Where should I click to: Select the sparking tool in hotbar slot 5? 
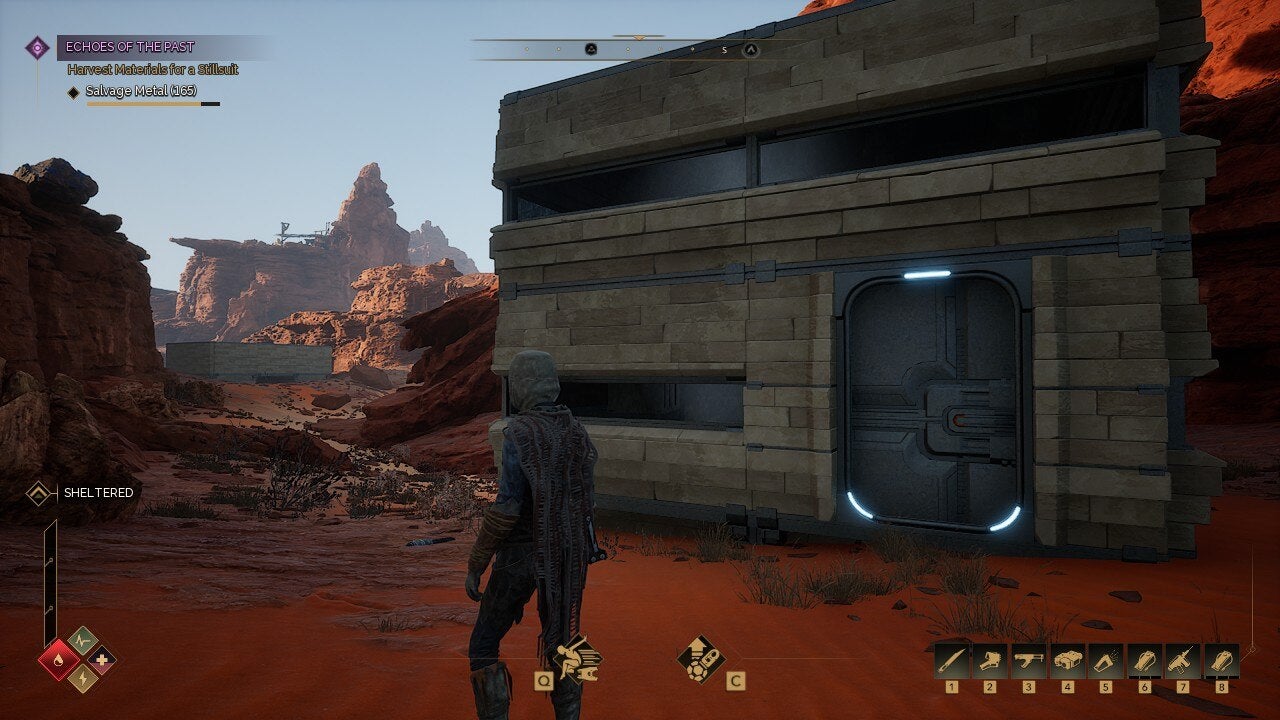(x=1105, y=661)
